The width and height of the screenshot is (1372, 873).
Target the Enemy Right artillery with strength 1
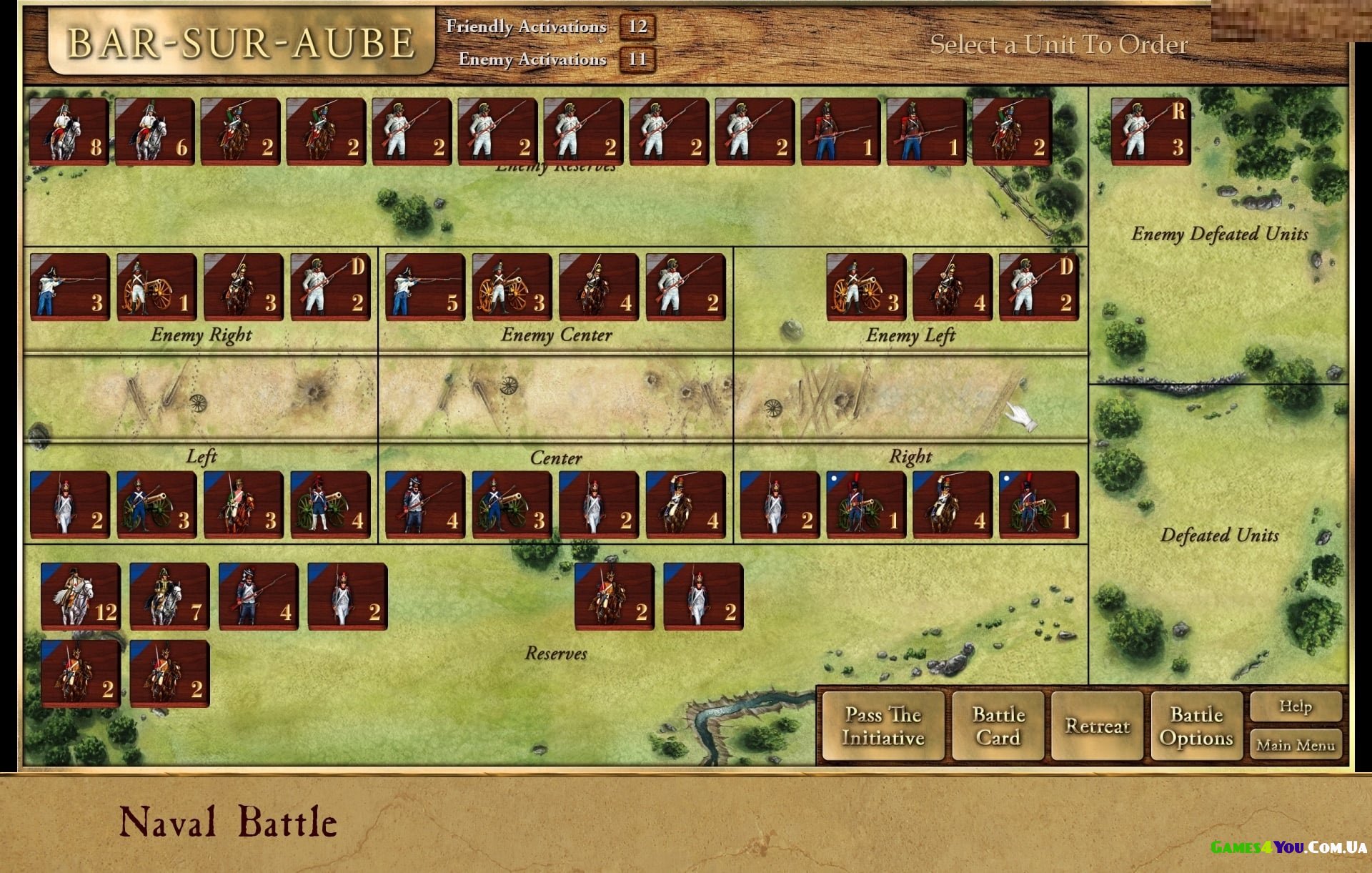(156, 286)
